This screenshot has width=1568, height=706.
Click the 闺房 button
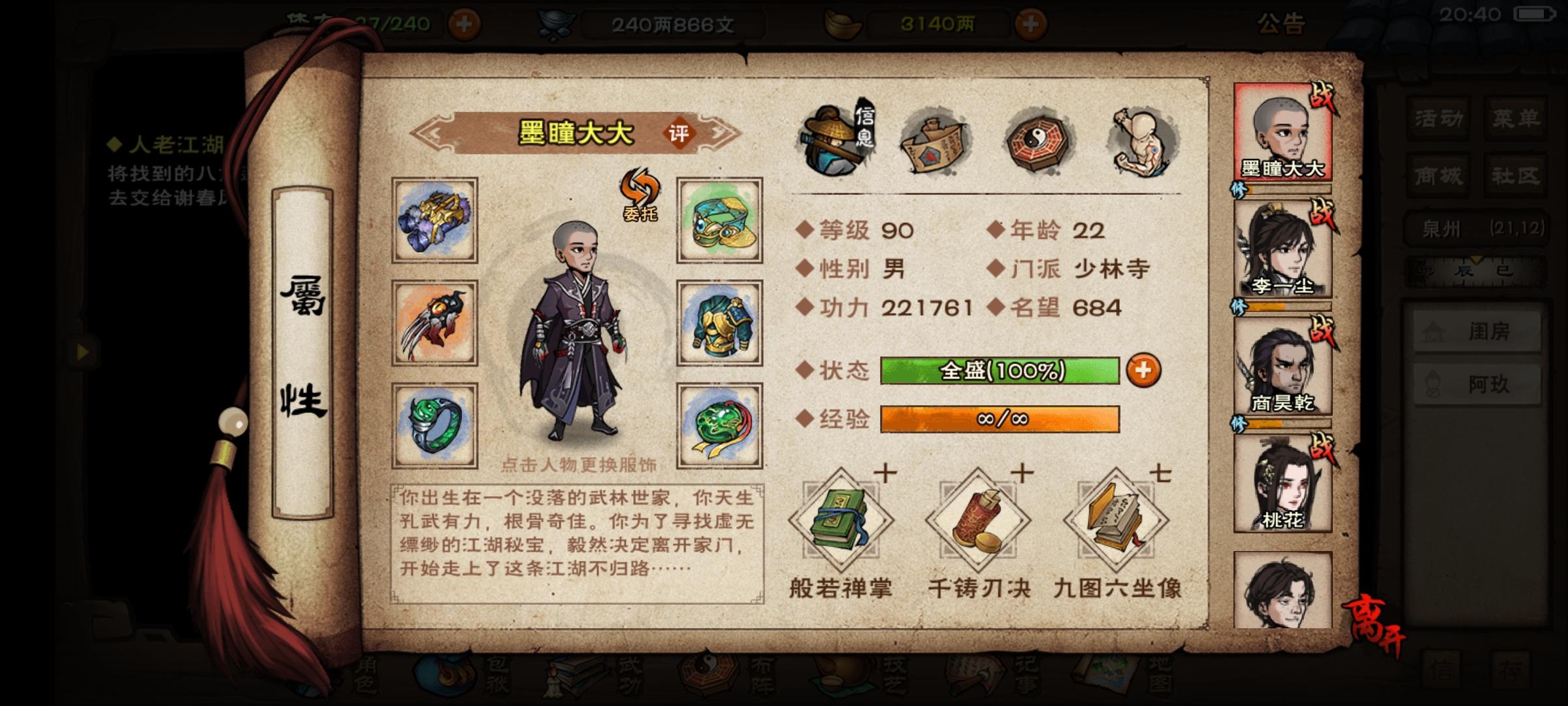[x=1477, y=332]
